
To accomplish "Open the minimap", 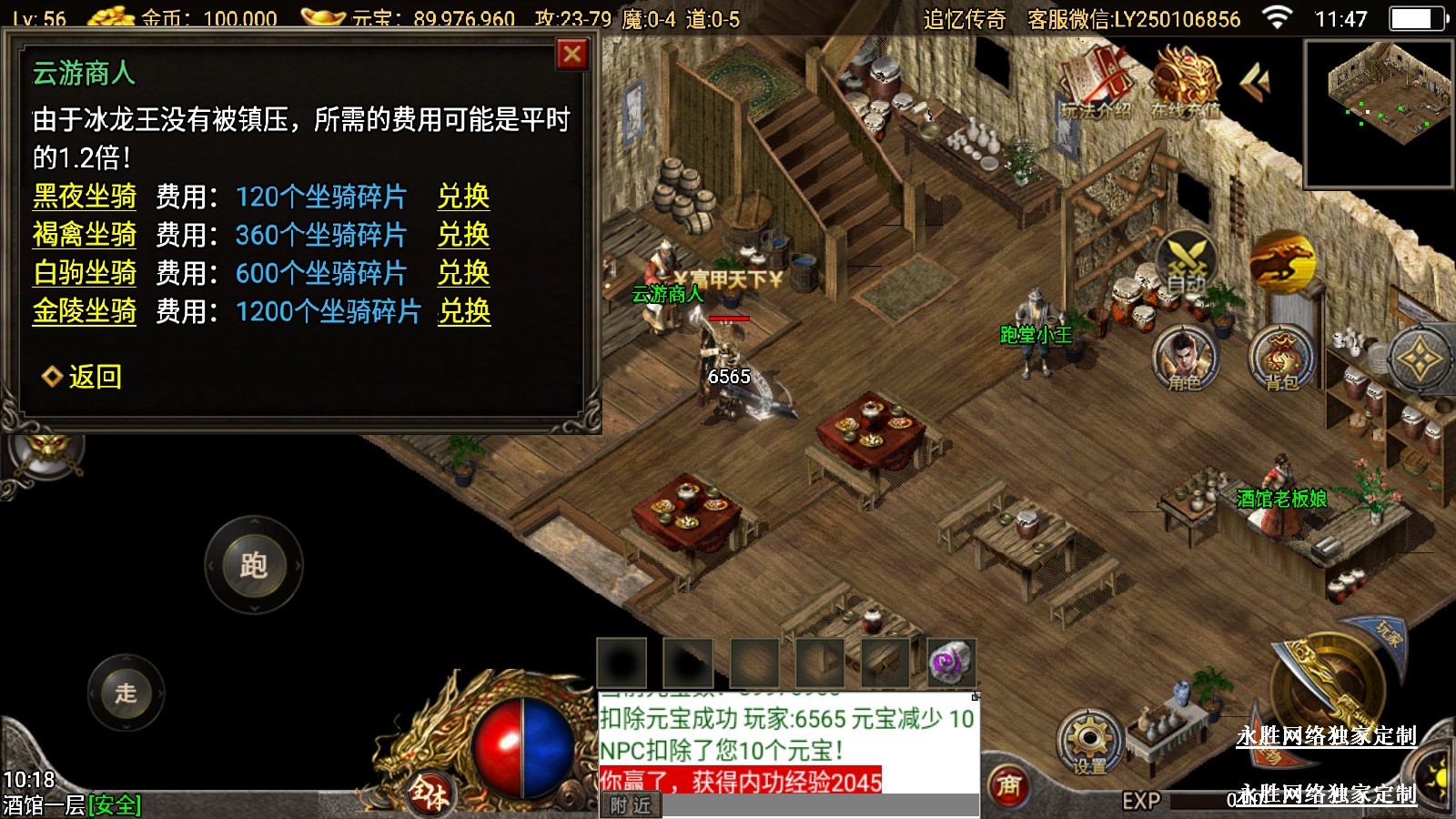I will tap(1379, 114).
